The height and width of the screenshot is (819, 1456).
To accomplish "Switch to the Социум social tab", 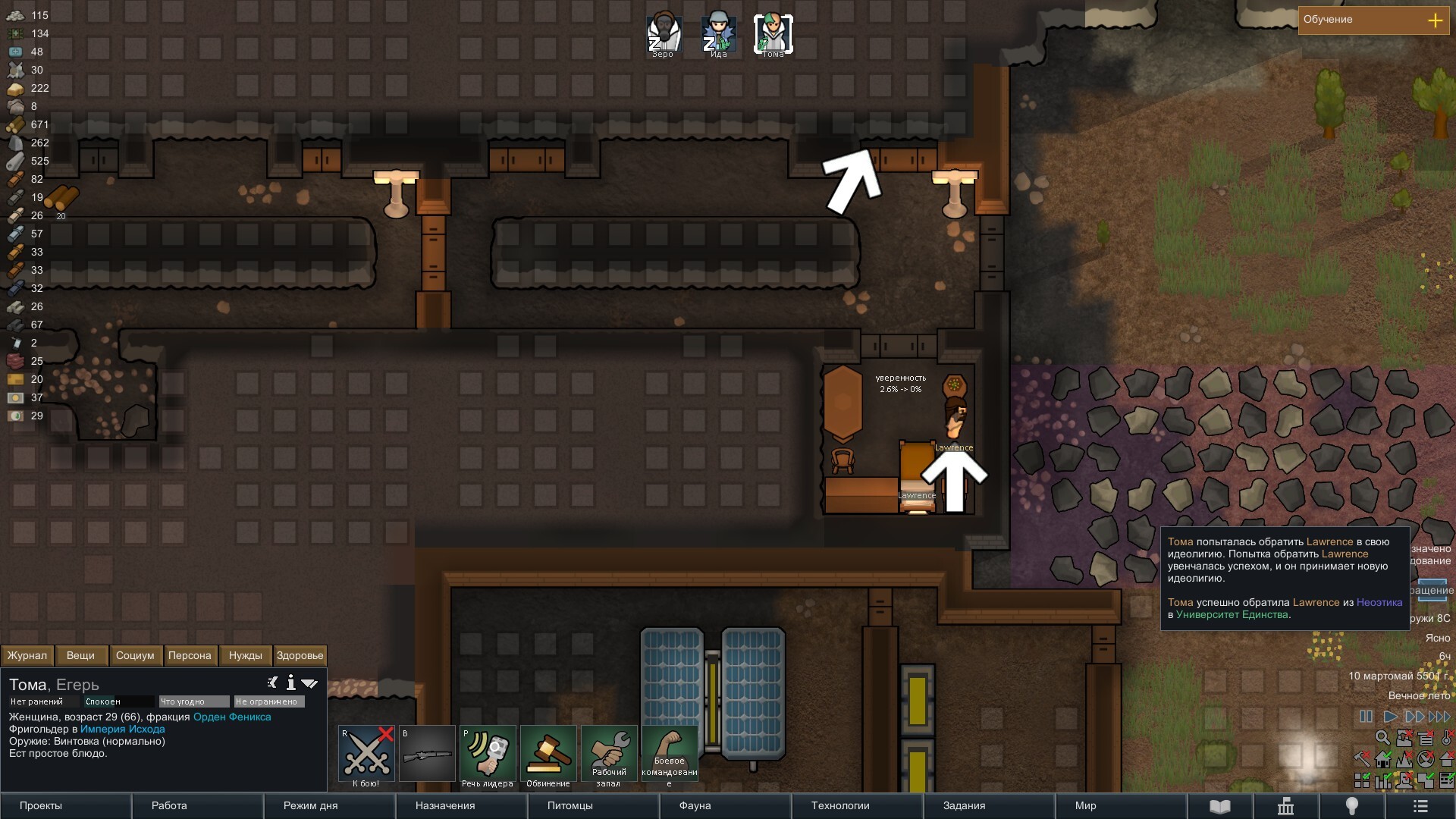I will (x=135, y=656).
